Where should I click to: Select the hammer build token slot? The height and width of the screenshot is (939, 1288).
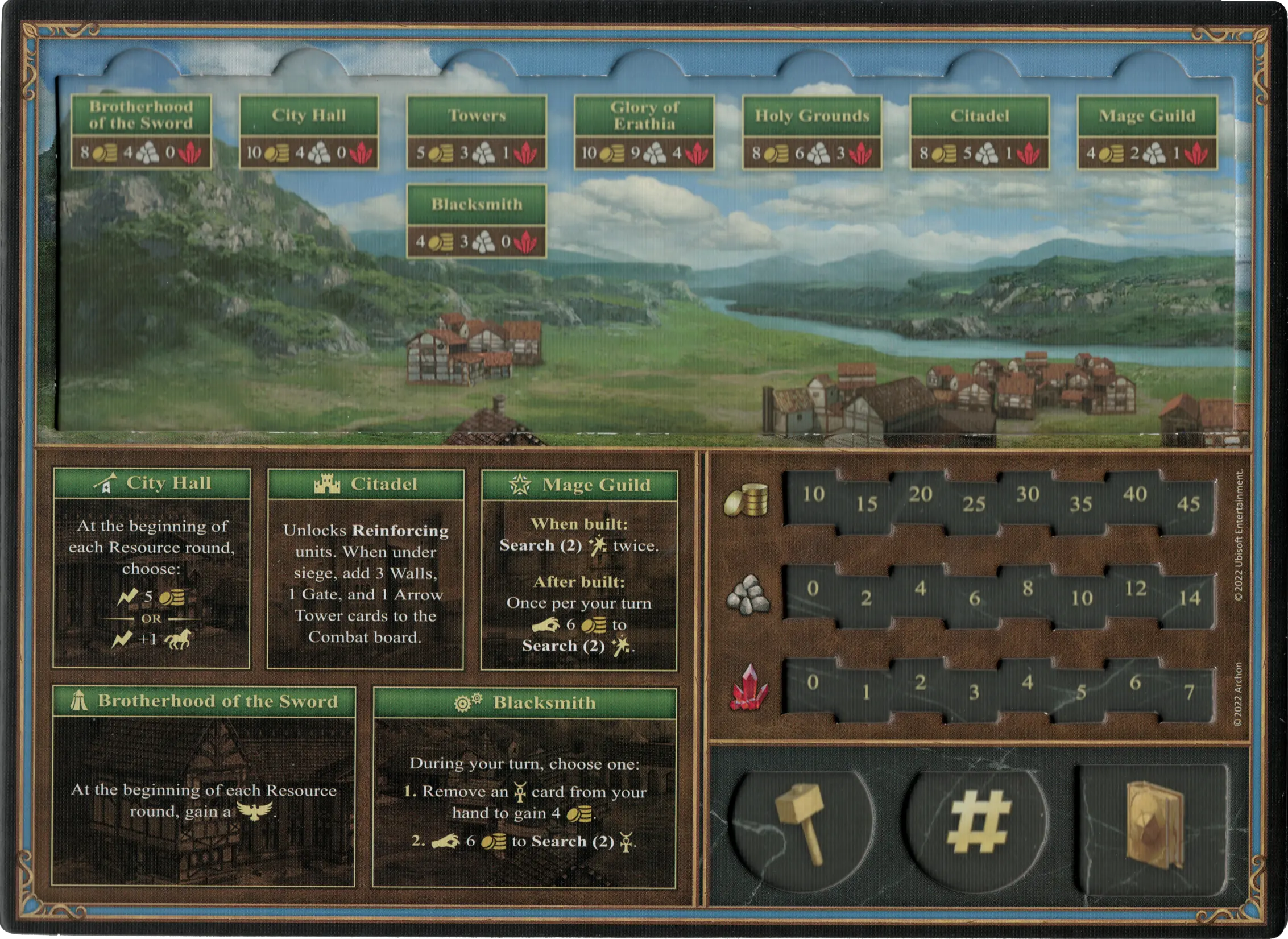(801, 824)
